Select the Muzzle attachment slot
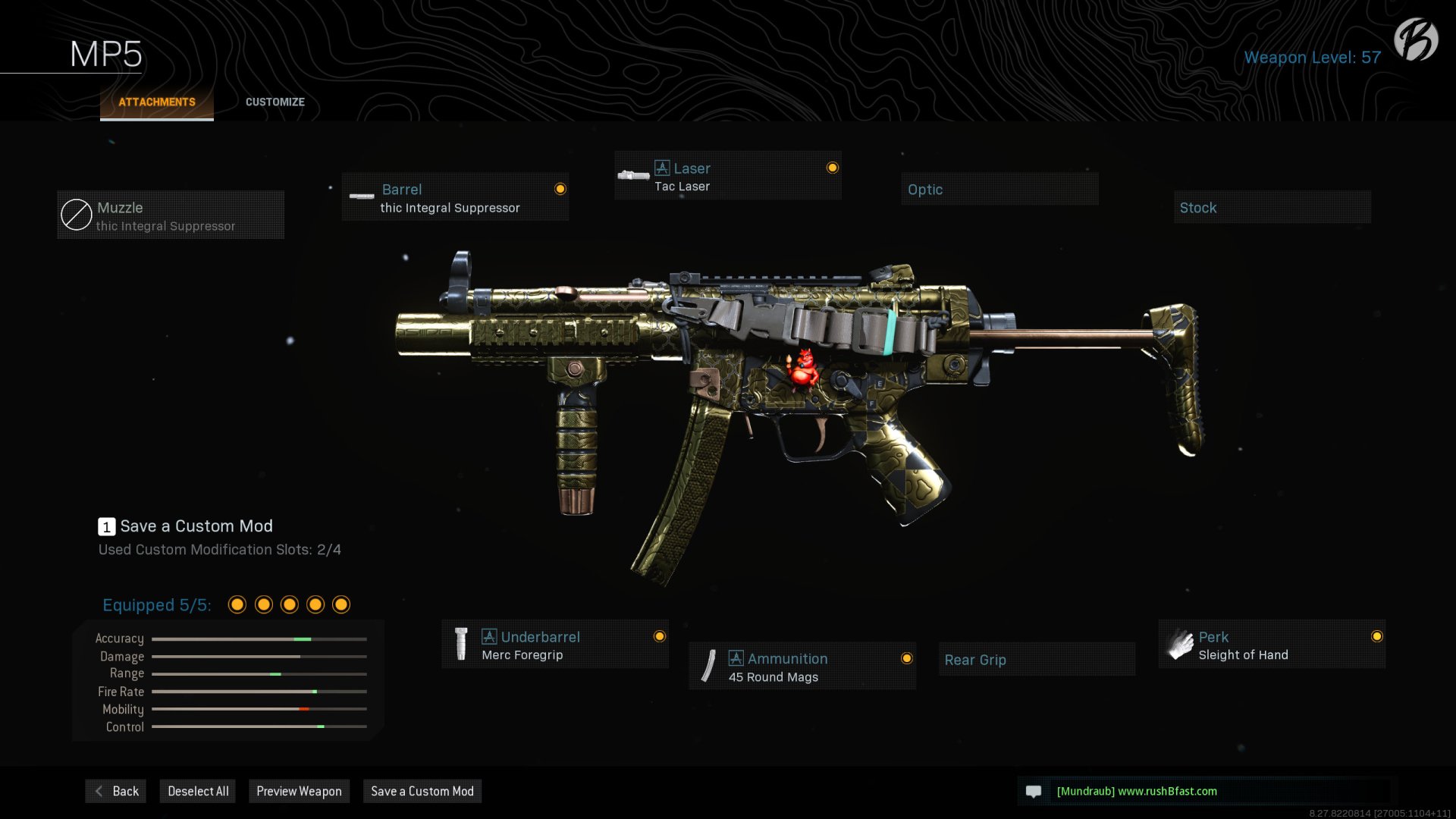Image resolution: width=1456 pixels, height=819 pixels. [171, 215]
